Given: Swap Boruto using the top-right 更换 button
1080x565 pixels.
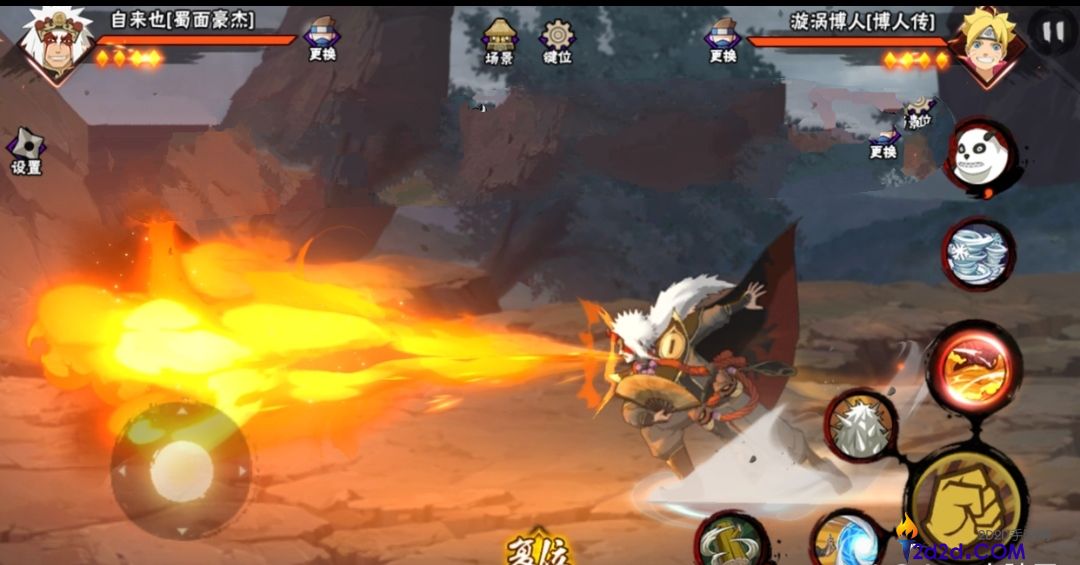Looking at the screenshot, I should (x=723, y=40).
